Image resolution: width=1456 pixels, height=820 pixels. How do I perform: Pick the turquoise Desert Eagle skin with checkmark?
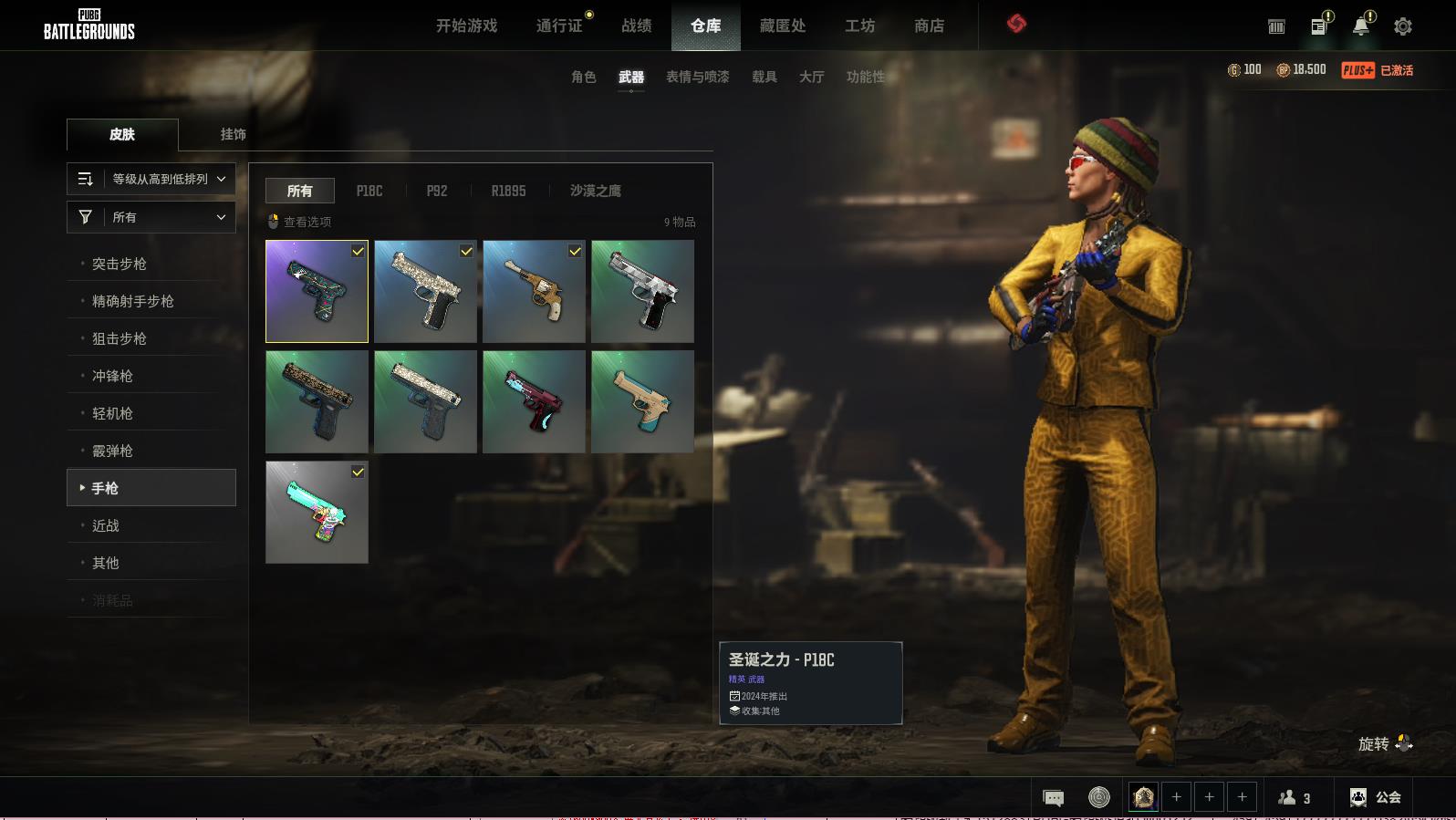click(317, 512)
